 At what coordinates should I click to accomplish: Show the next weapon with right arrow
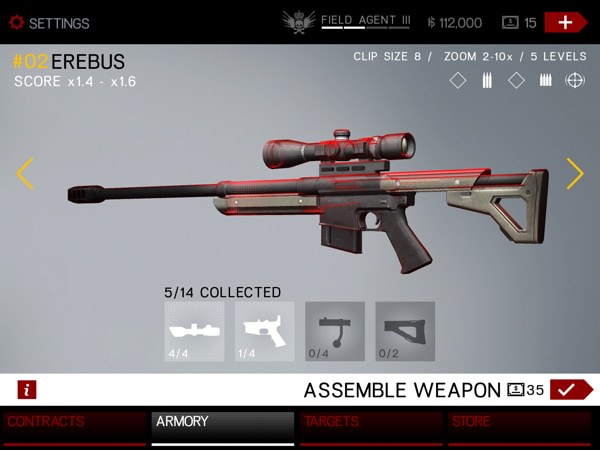tap(575, 174)
